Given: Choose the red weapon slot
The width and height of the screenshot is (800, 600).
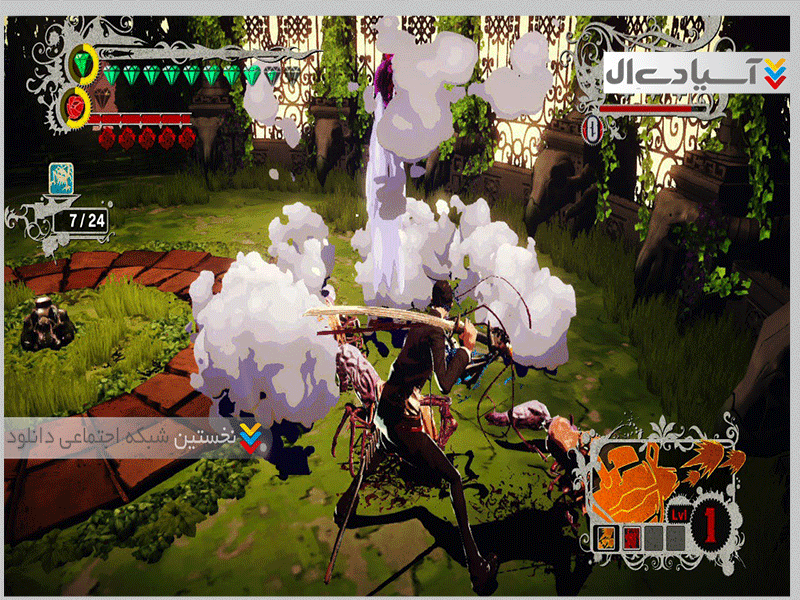Looking at the screenshot, I should (x=631, y=537).
